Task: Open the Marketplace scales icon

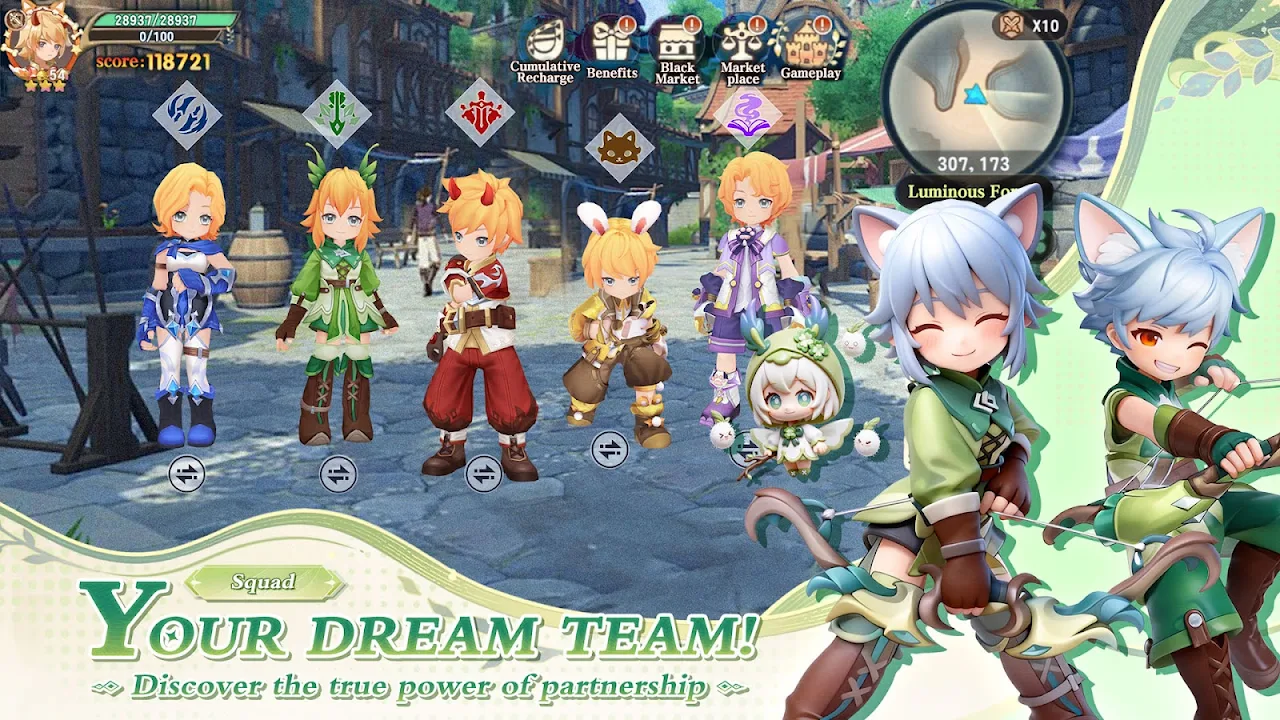Action: click(x=743, y=45)
